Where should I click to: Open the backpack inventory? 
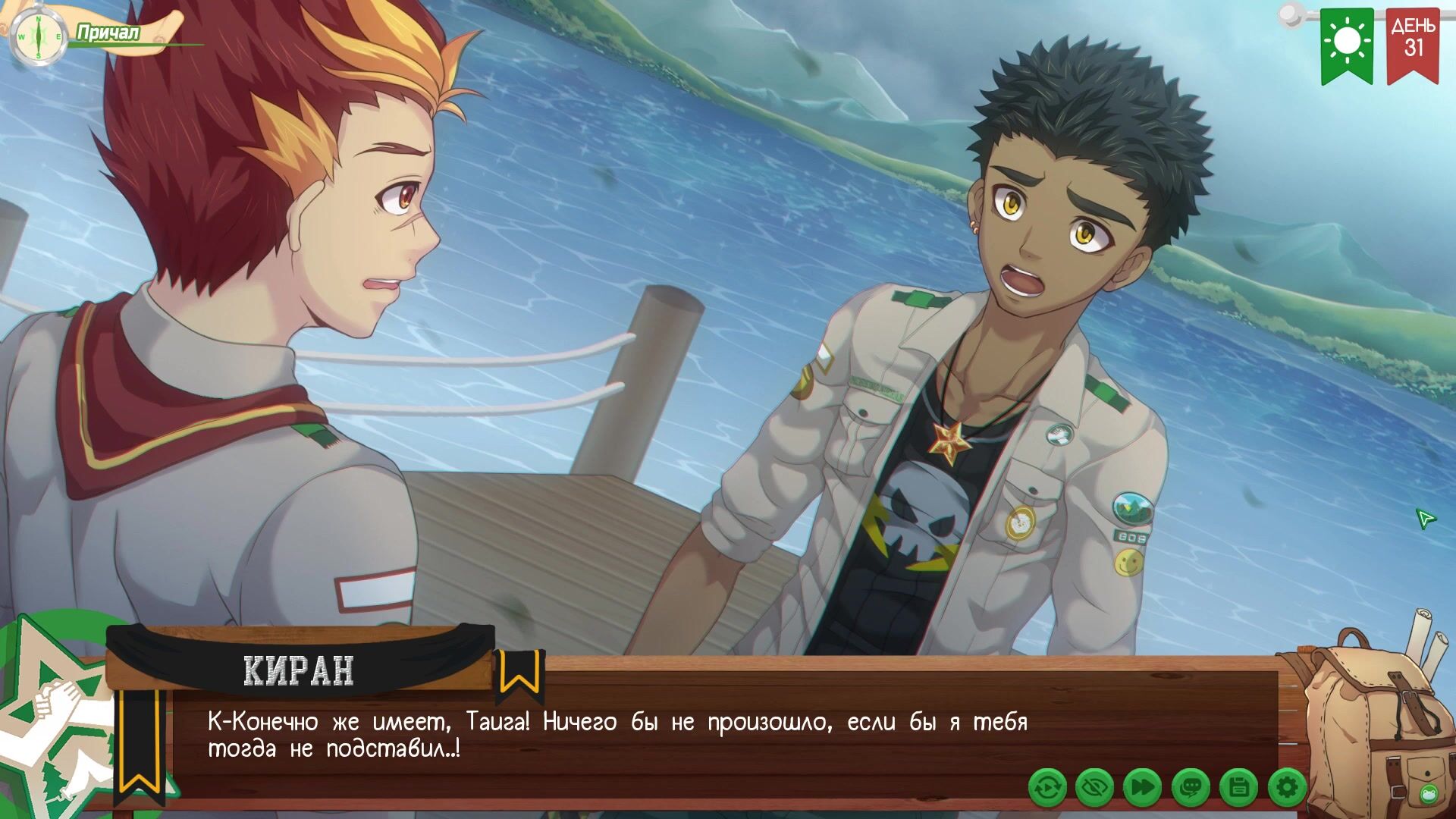(1365, 713)
